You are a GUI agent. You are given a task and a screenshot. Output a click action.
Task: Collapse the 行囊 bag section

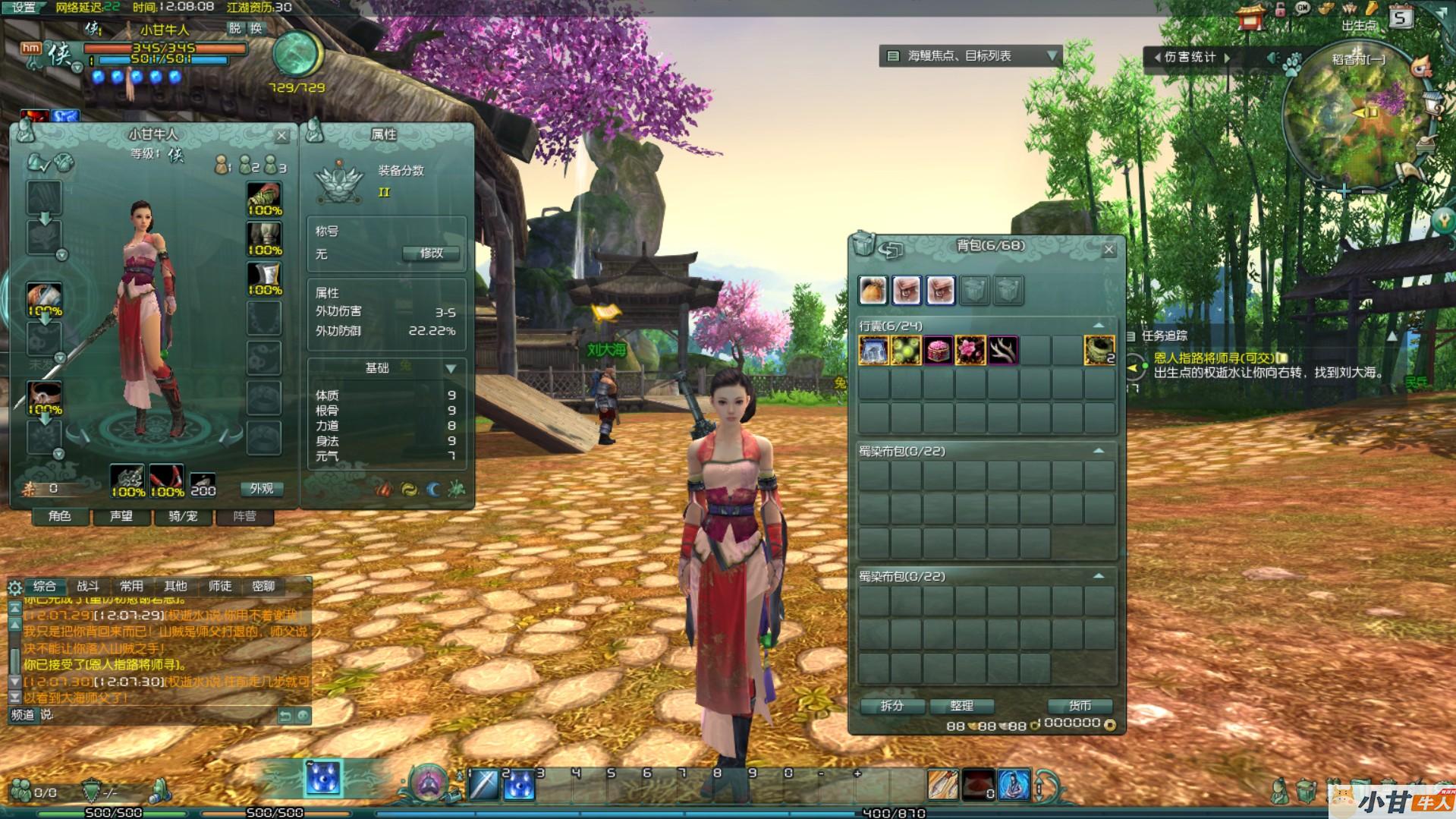(x=1098, y=326)
